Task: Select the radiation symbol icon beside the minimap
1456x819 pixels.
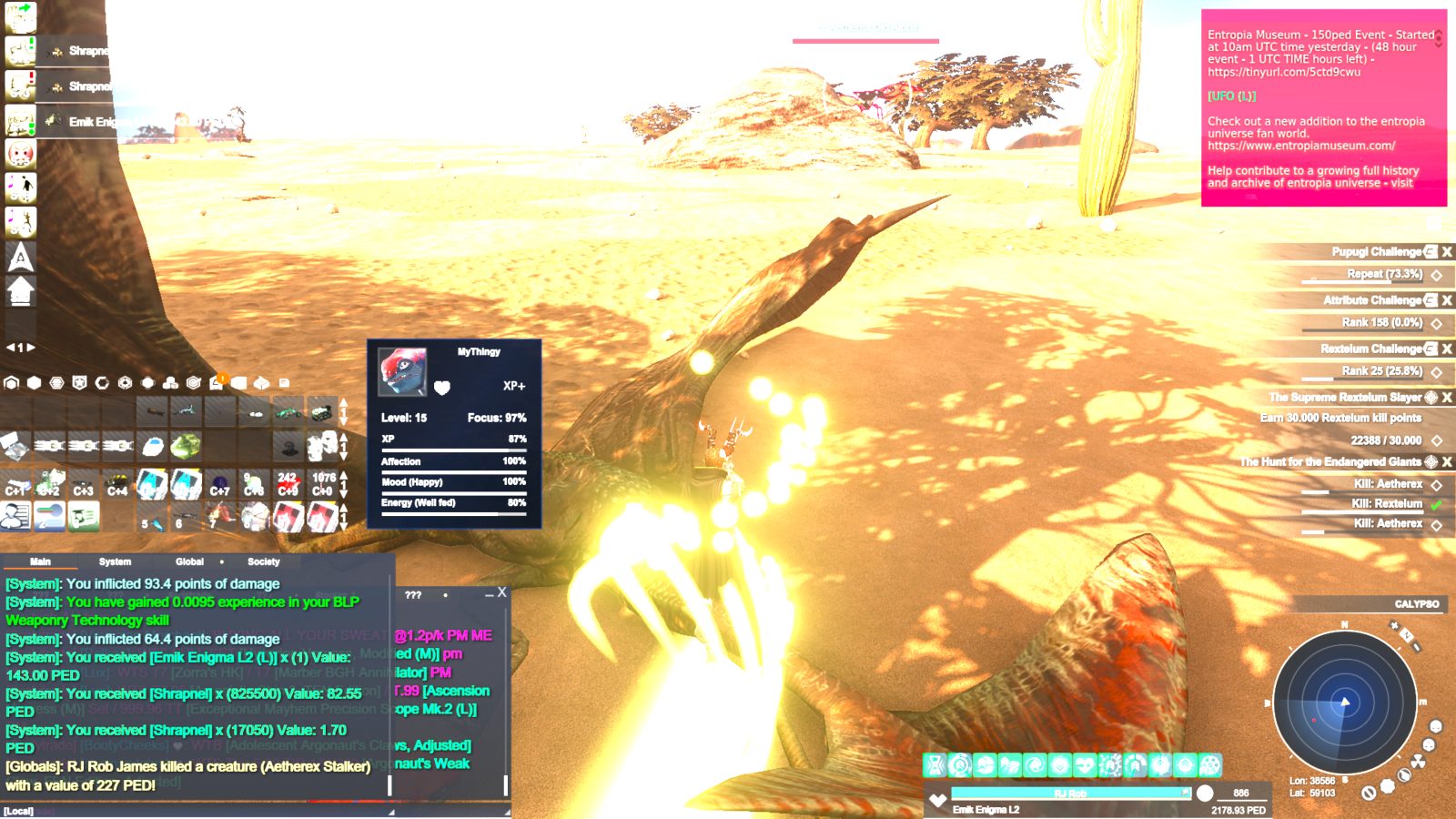Action: click(1418, 761)
